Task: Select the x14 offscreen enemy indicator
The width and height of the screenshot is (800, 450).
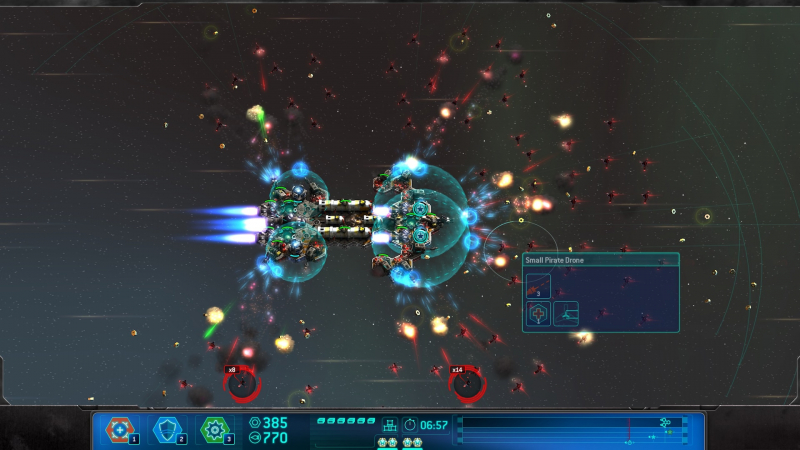Action: click(x=466, y=383)
